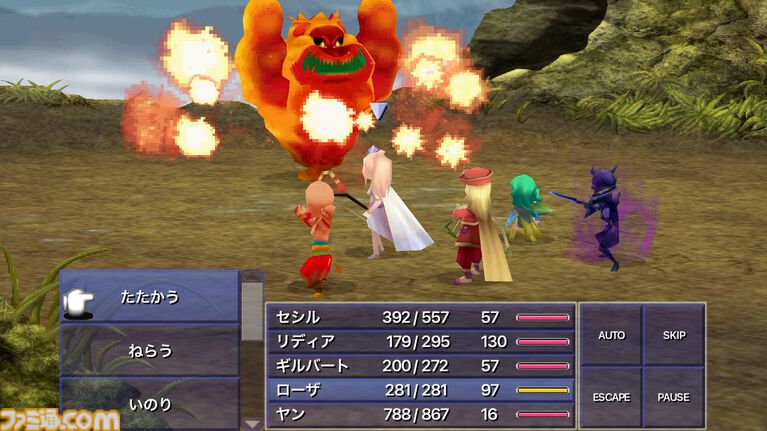Pause the battle with PAUSE
Screen dimensions: 767x431
(673, 397)
